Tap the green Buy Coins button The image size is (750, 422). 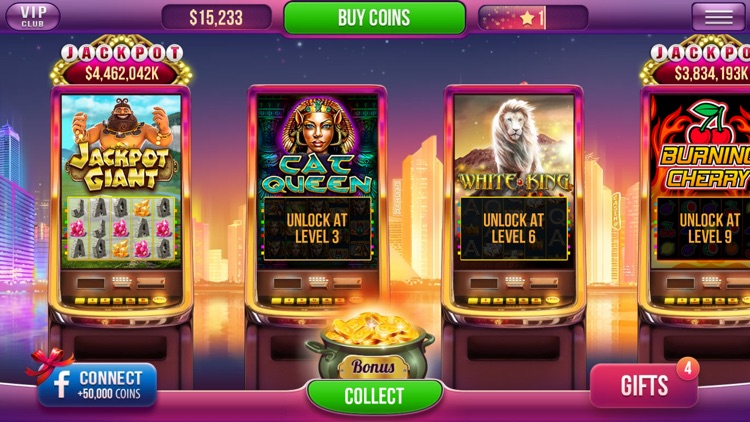tap(374, 18)
